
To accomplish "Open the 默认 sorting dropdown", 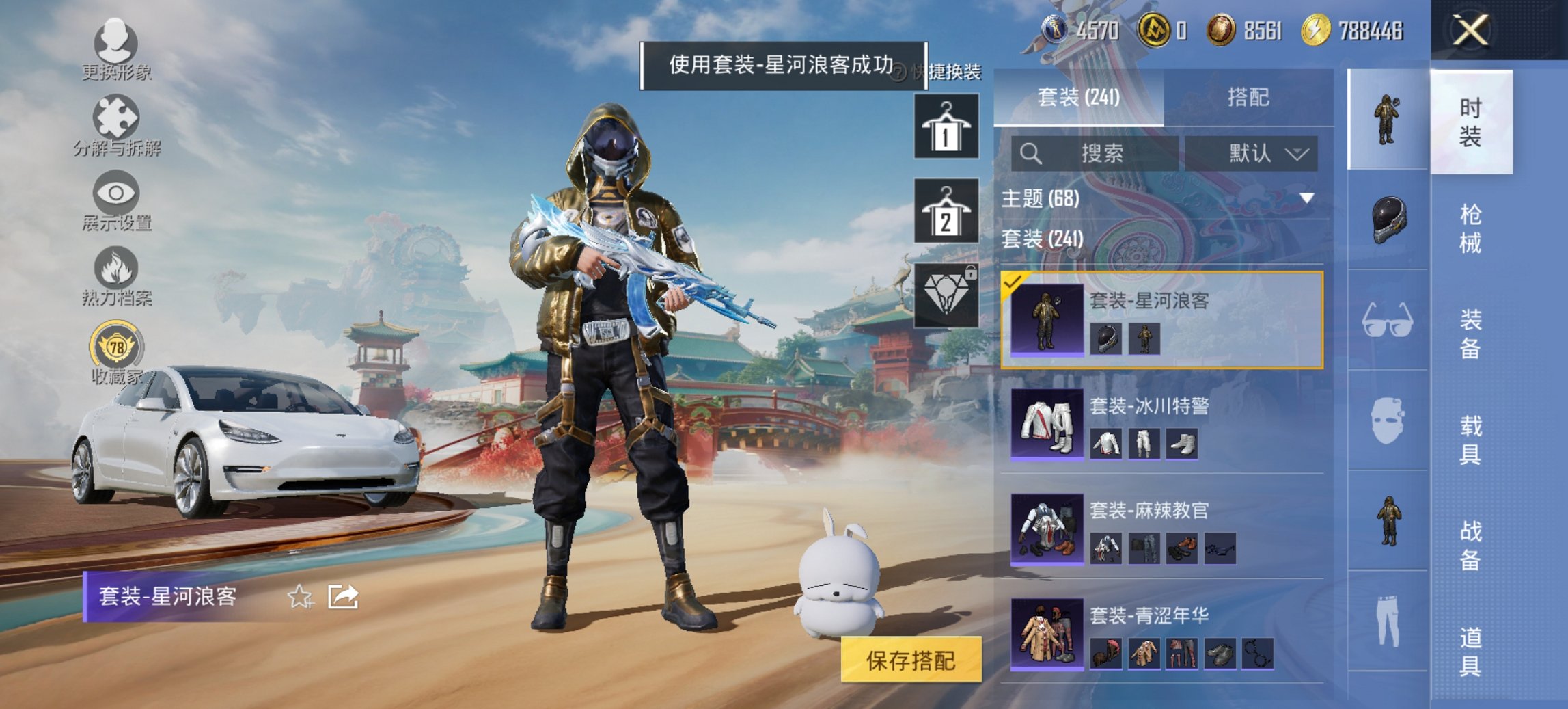I will (x=1261, y=154).
